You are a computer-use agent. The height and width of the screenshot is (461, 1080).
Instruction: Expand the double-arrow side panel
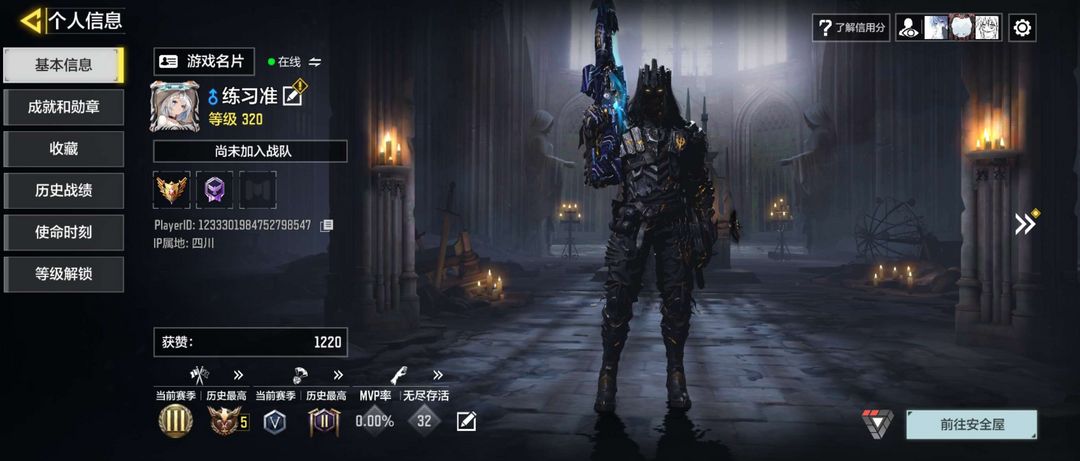(x=1025, y=224)
